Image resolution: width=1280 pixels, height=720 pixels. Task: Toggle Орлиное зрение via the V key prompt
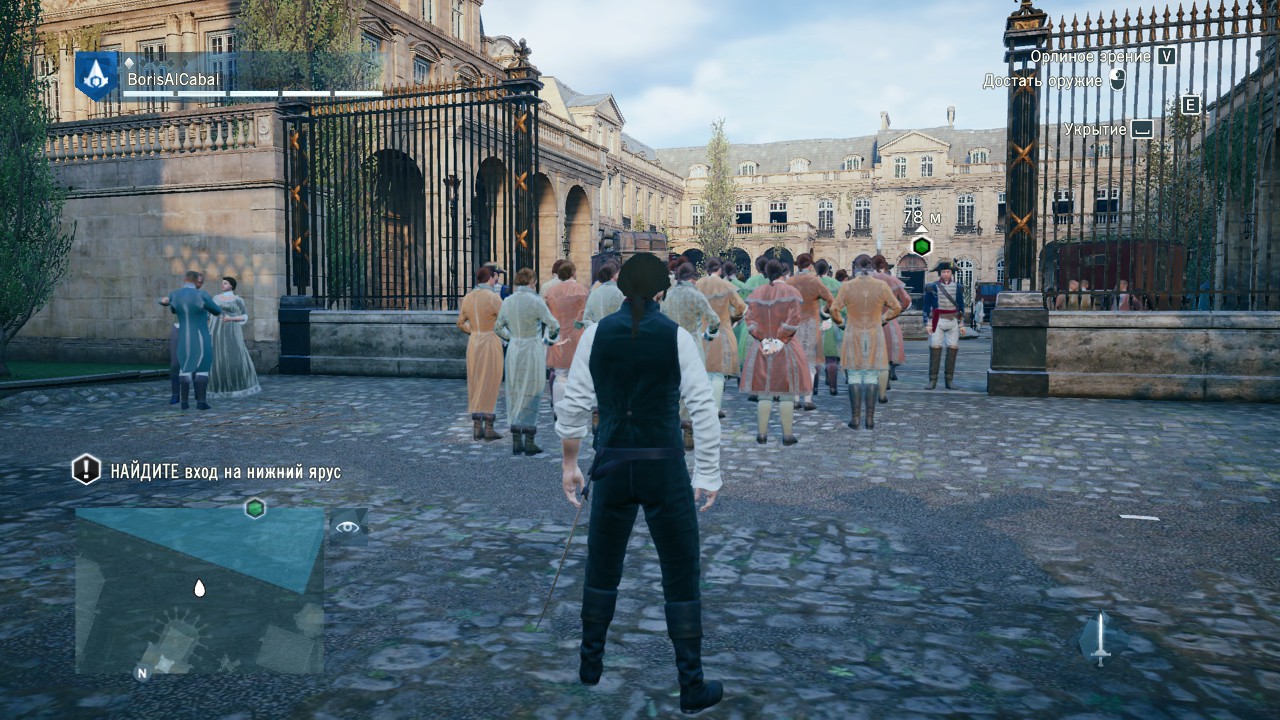point(1166,58)
